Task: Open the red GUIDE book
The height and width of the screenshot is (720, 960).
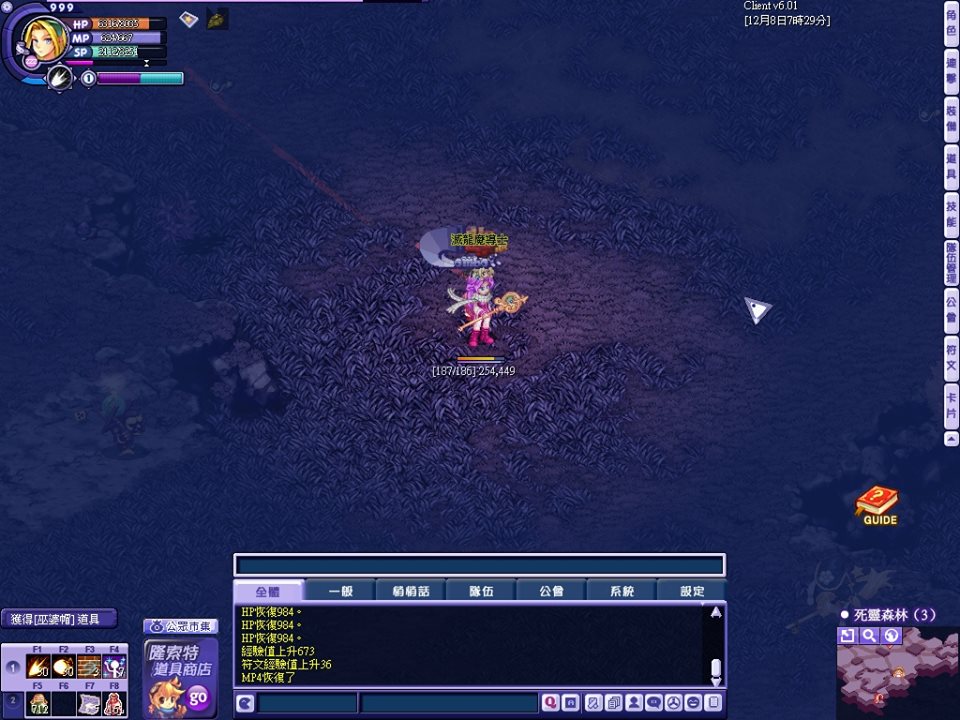Action: (878, 505)
